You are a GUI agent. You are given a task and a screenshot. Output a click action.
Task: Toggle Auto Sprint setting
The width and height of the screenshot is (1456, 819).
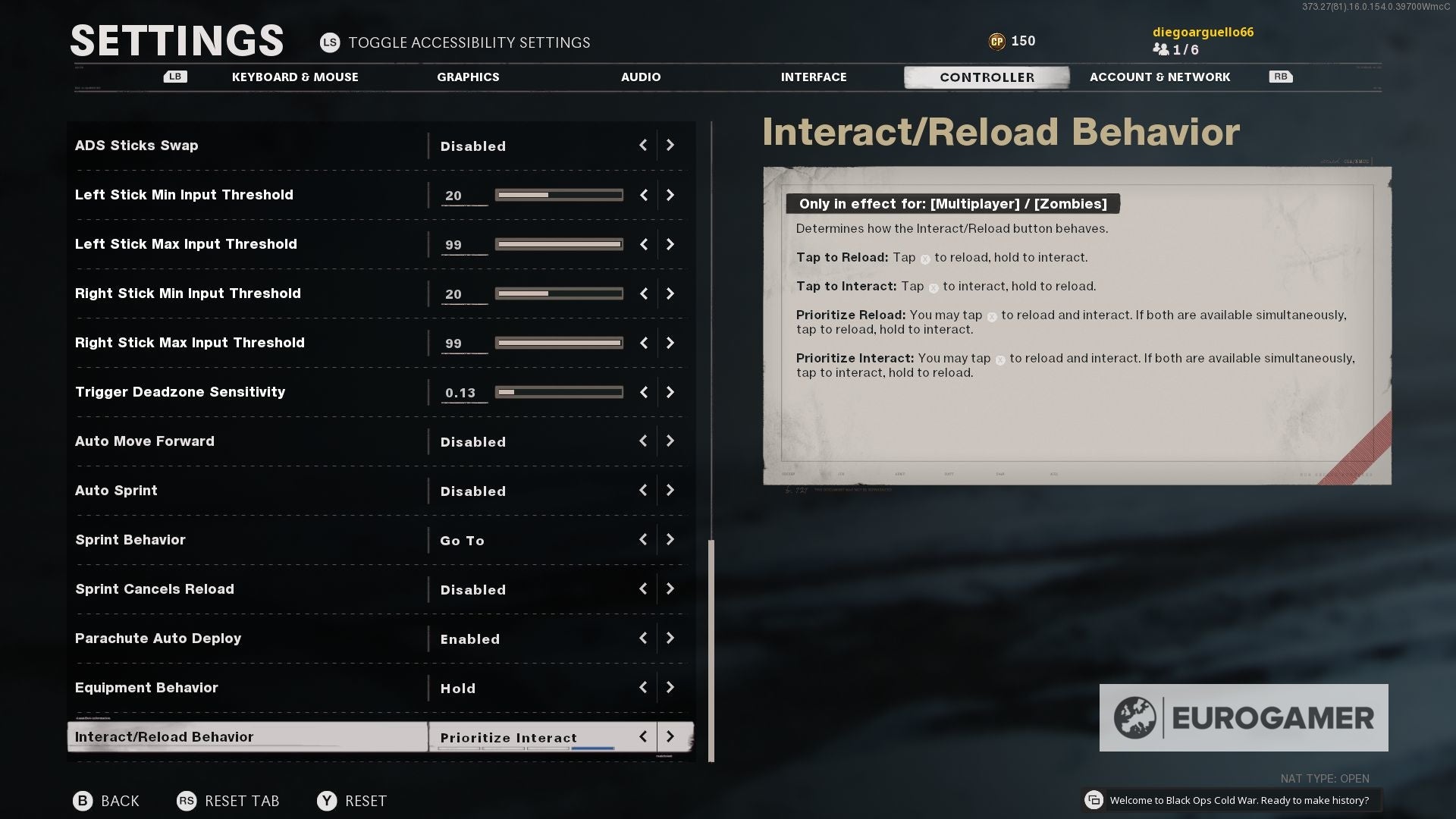(x=670, y=491)
